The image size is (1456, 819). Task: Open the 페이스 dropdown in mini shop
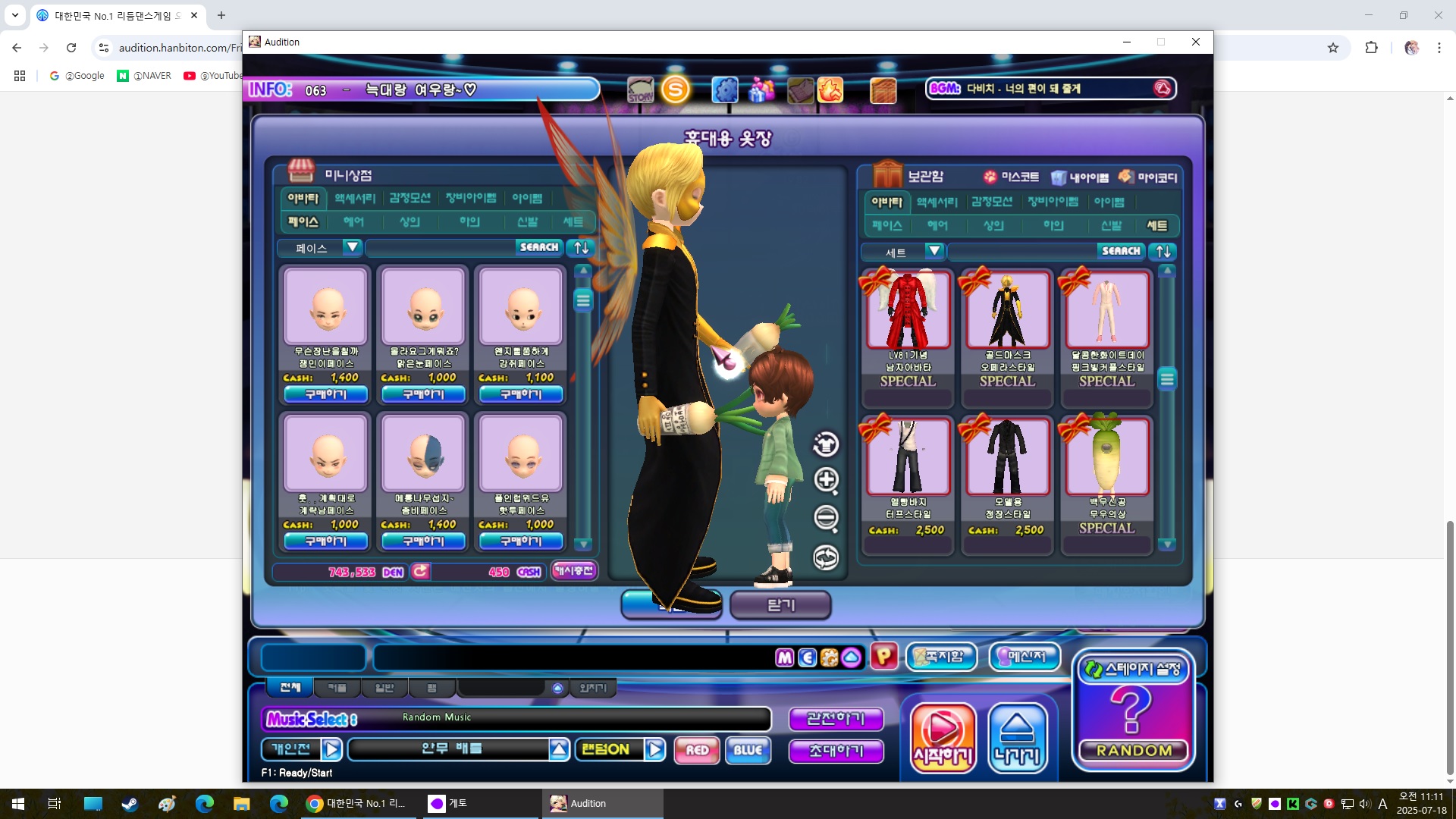[x=351, y=247]
